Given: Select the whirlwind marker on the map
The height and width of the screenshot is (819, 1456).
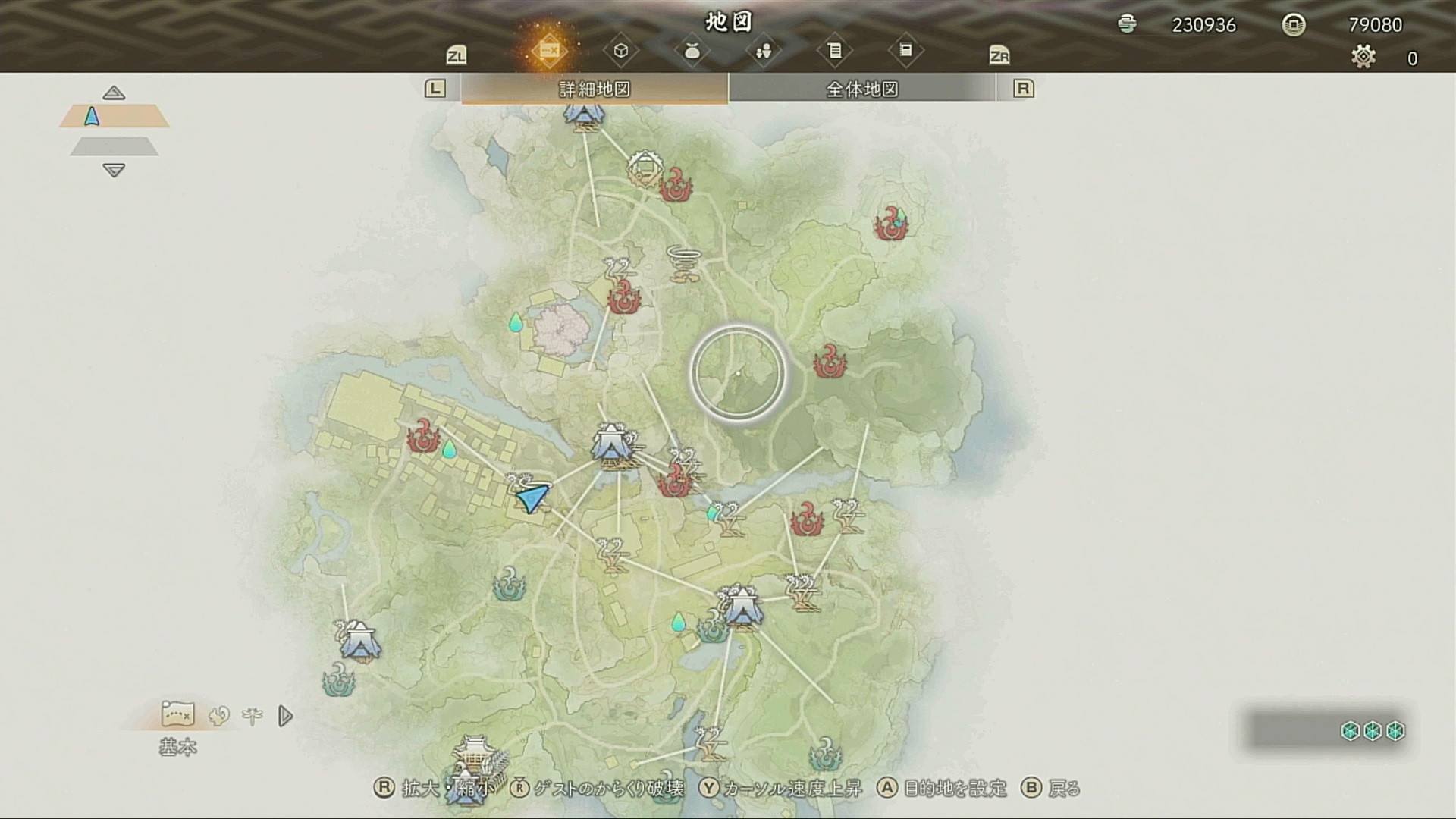Looking at the screenshot, I should (682, 262).
